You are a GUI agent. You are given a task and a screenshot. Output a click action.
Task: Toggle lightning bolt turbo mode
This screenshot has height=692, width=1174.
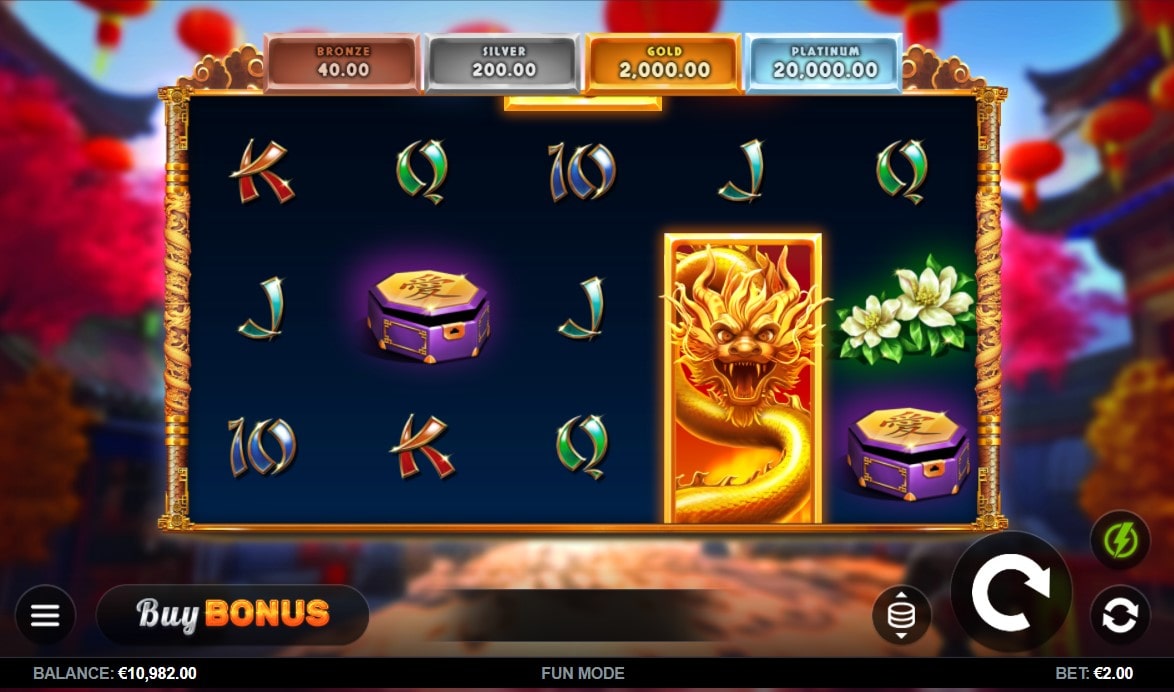(x=1119, y=541)
